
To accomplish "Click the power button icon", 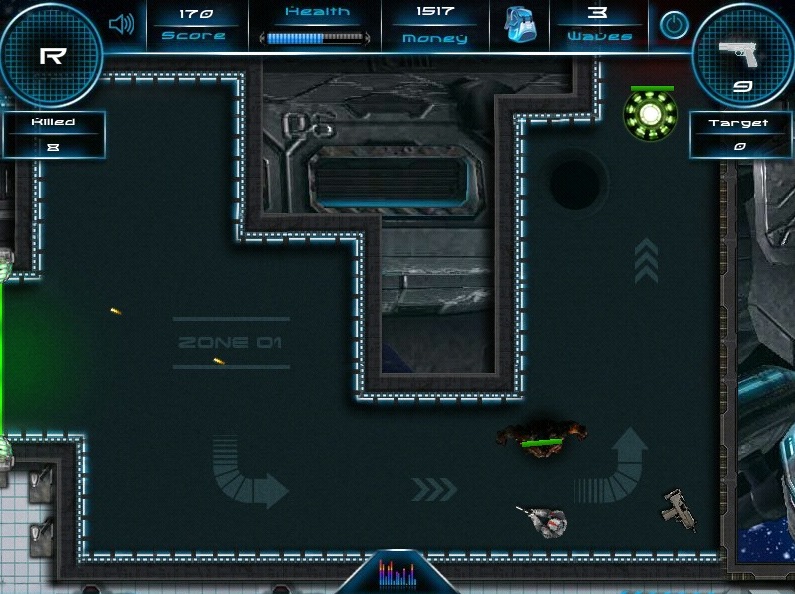I will [674, 25].
